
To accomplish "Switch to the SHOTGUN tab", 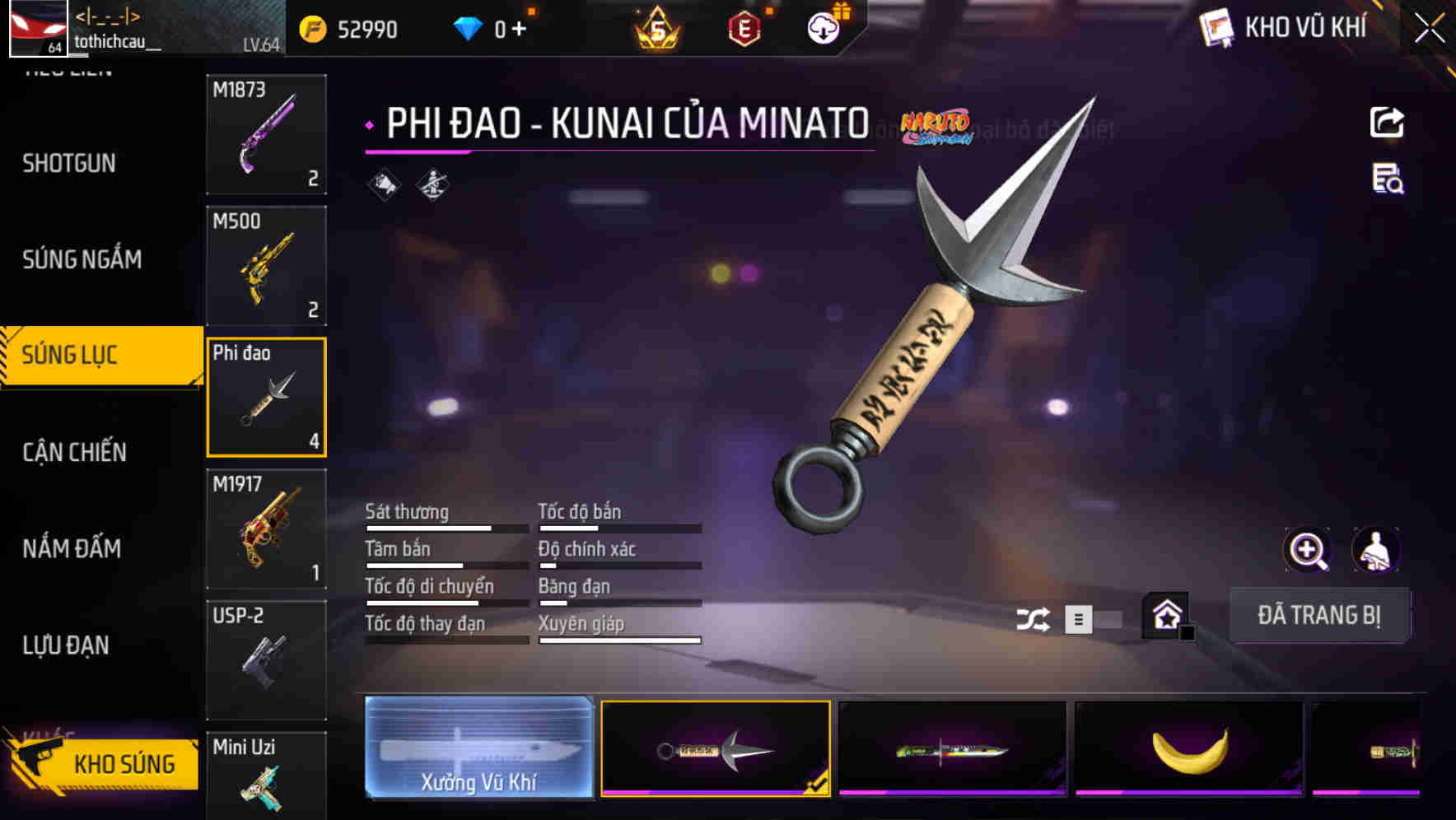I will (69, 163).
